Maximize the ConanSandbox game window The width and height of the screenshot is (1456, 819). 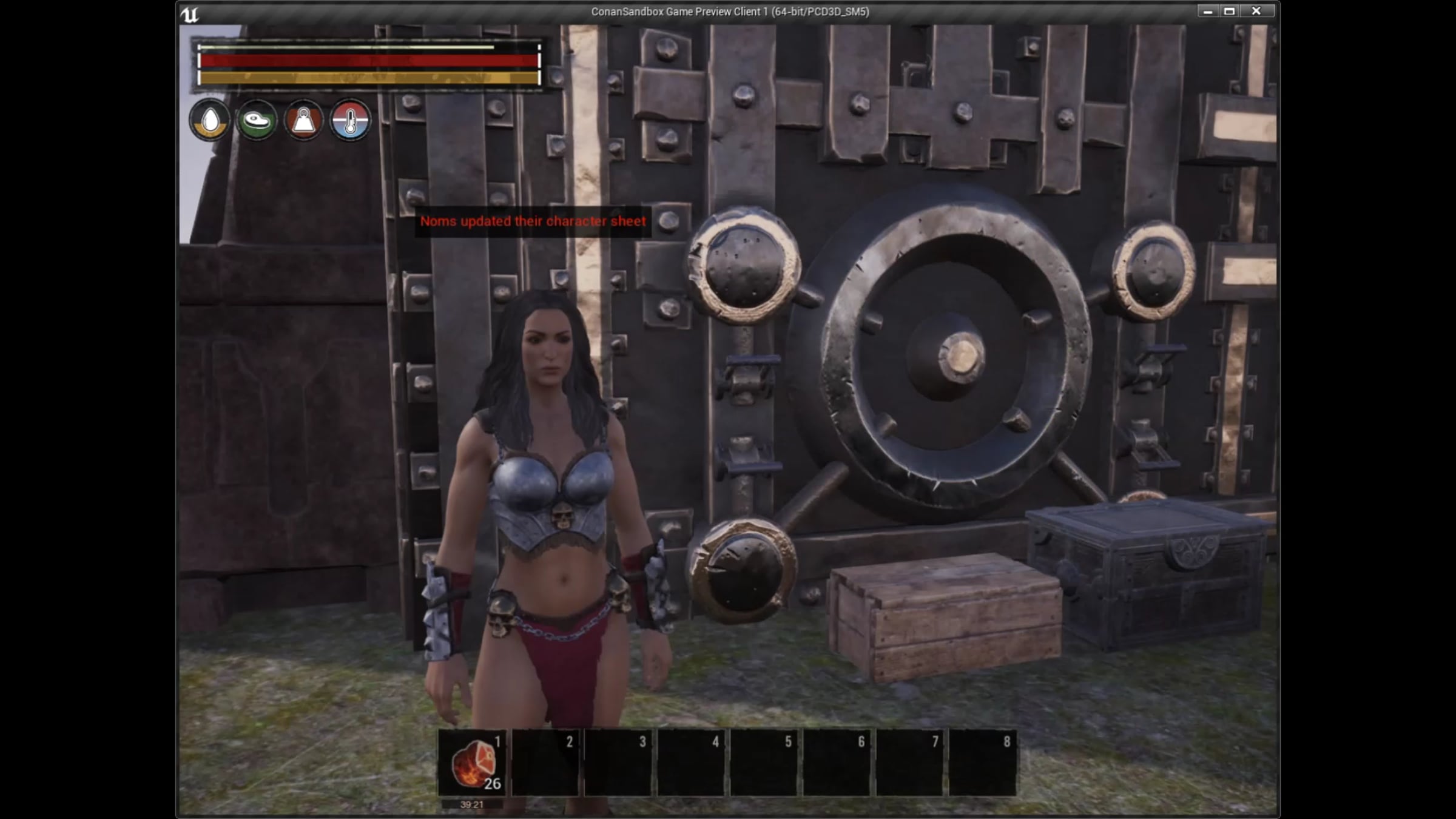click(1230, 12)
